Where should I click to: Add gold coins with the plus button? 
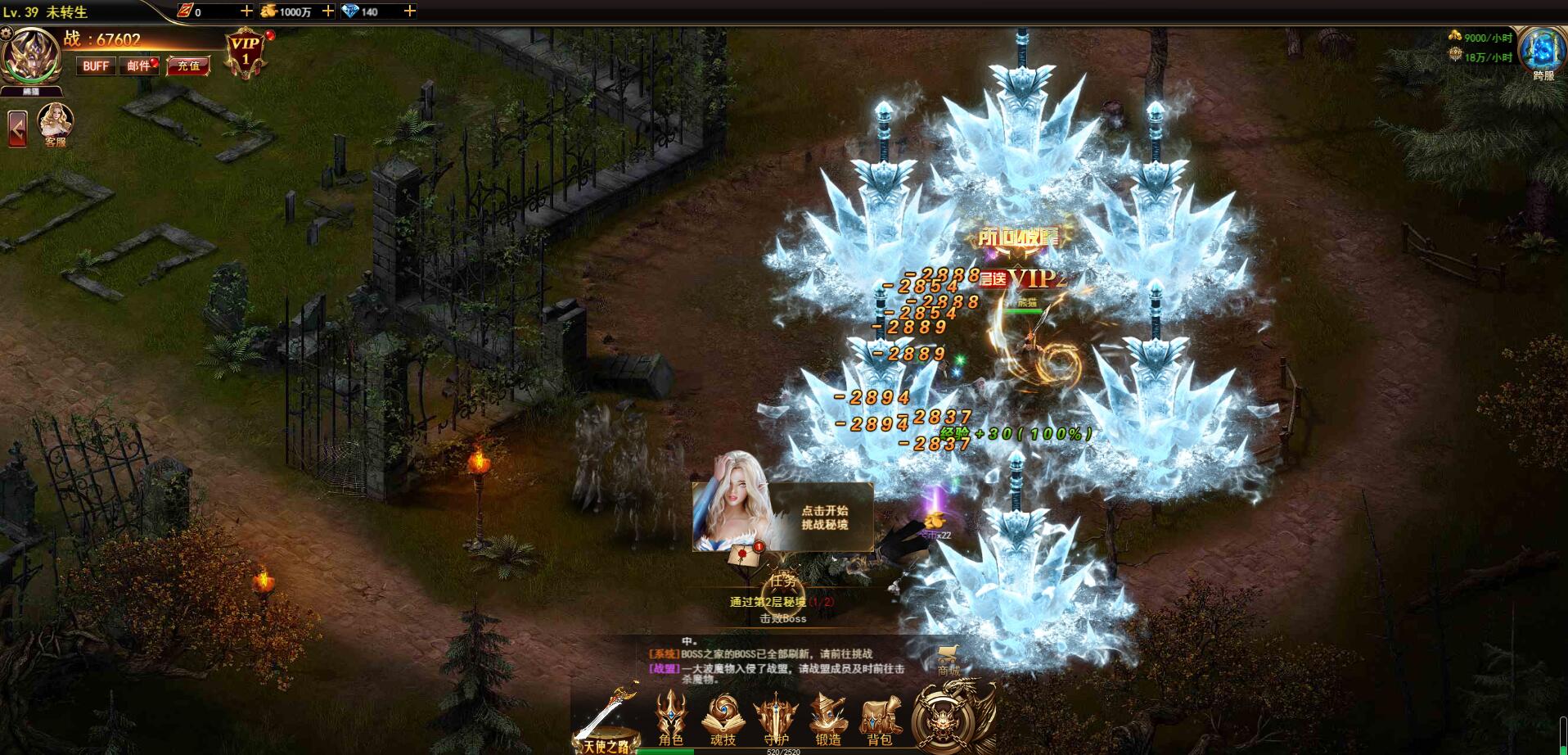tap(327, 11)
